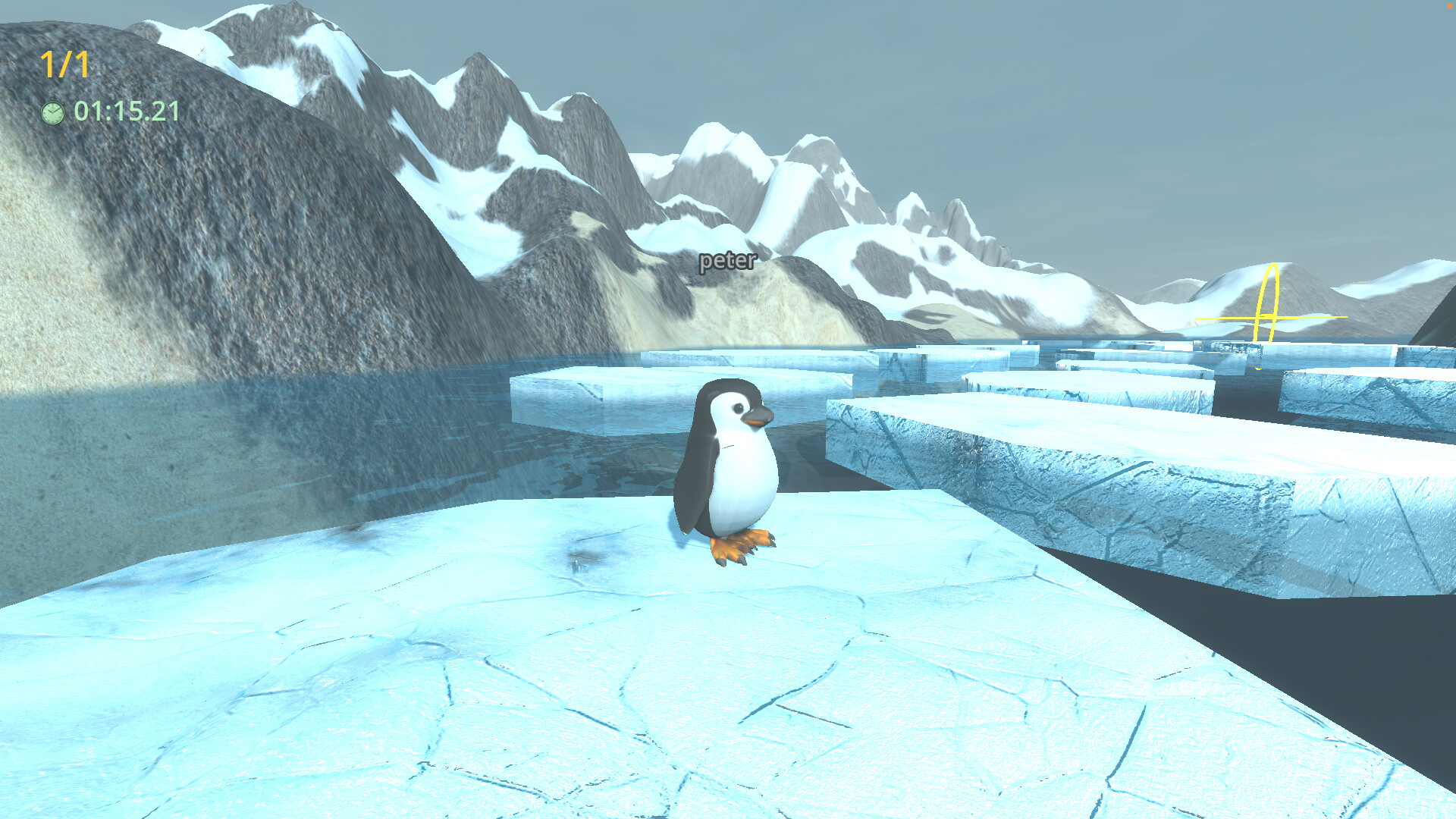1456x819 pixels.
Task: Click the stopwatch icon in the HUD
Action: pos(54,112)
